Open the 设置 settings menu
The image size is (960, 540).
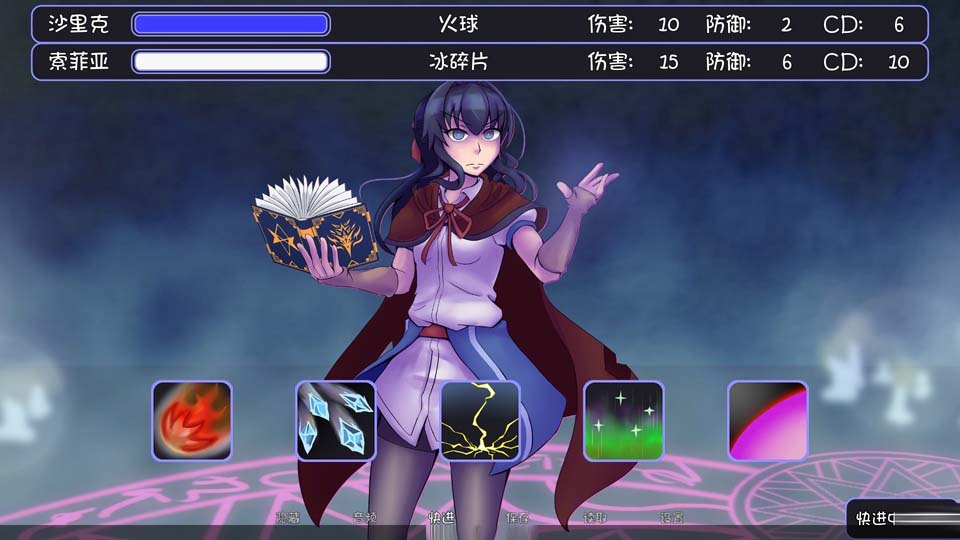click(672, 518)
